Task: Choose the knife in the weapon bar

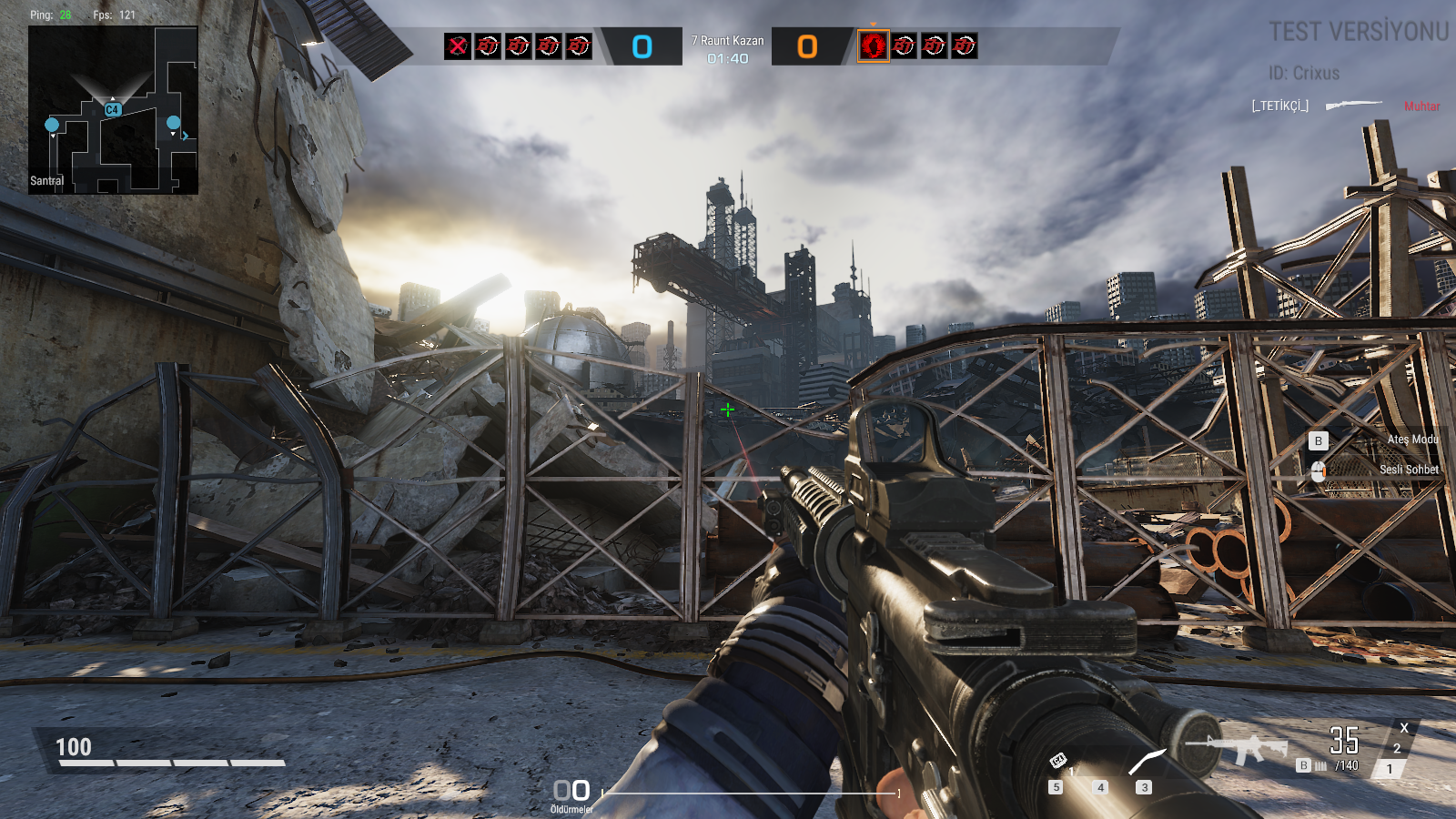Action: pos(1146,762)
